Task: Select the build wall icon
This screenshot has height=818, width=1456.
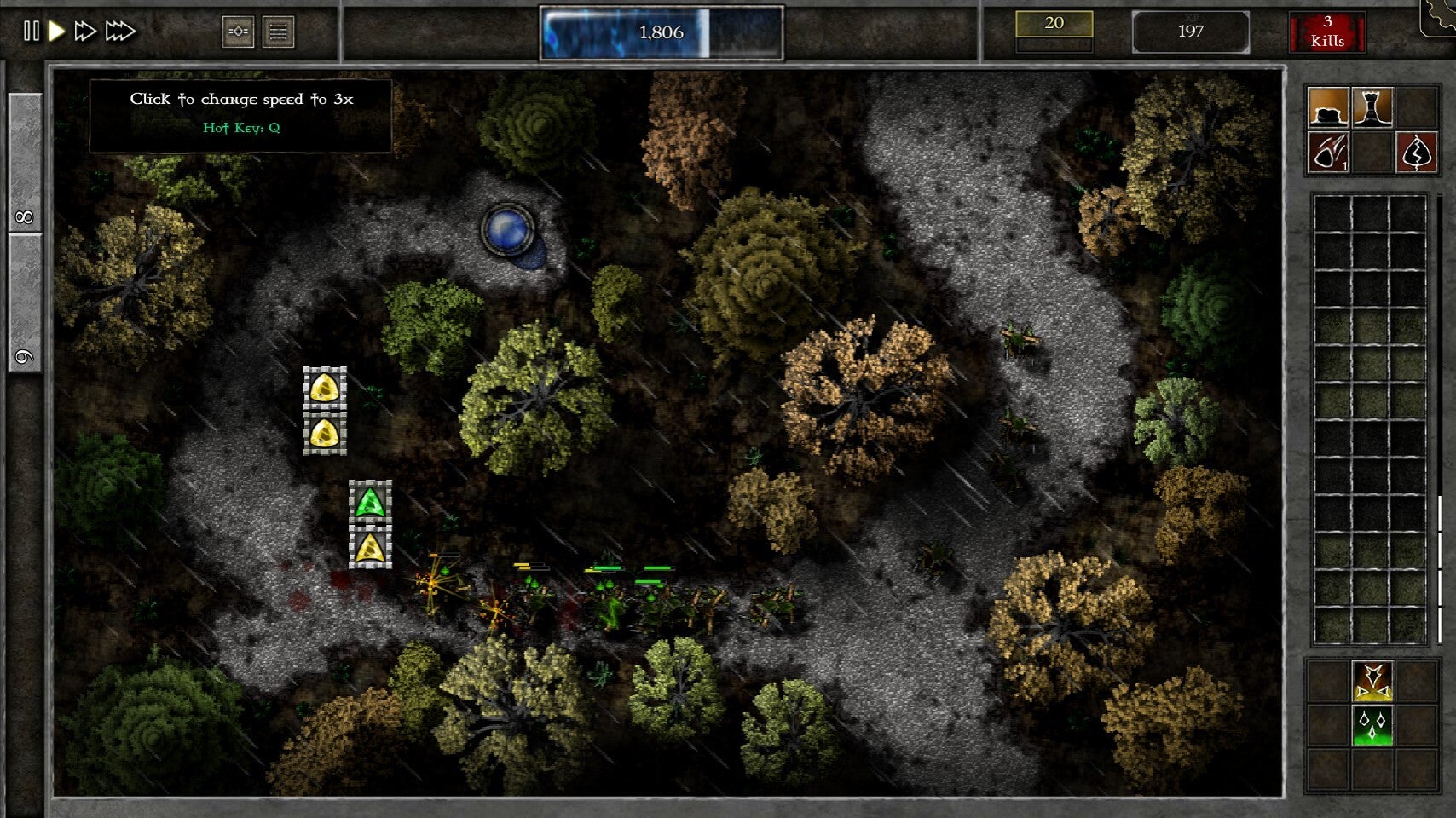Action: [1328, 107]
